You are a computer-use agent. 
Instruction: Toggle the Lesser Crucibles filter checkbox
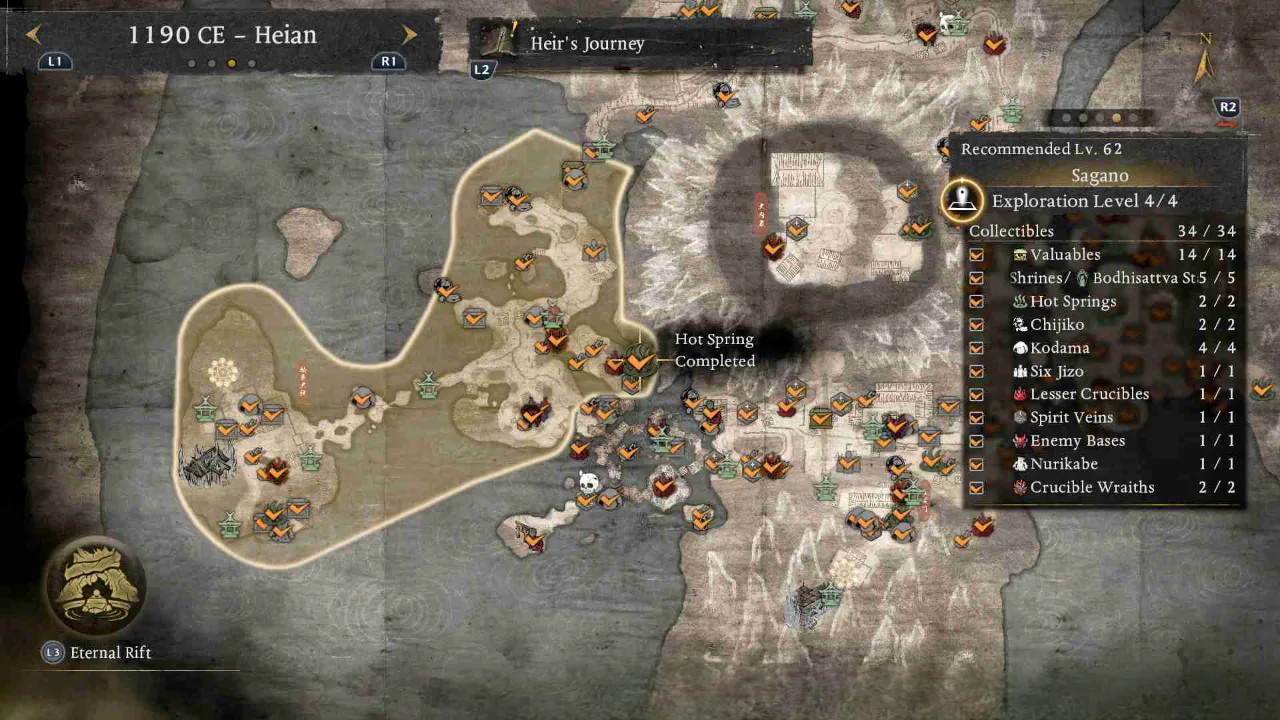point(976,394)
